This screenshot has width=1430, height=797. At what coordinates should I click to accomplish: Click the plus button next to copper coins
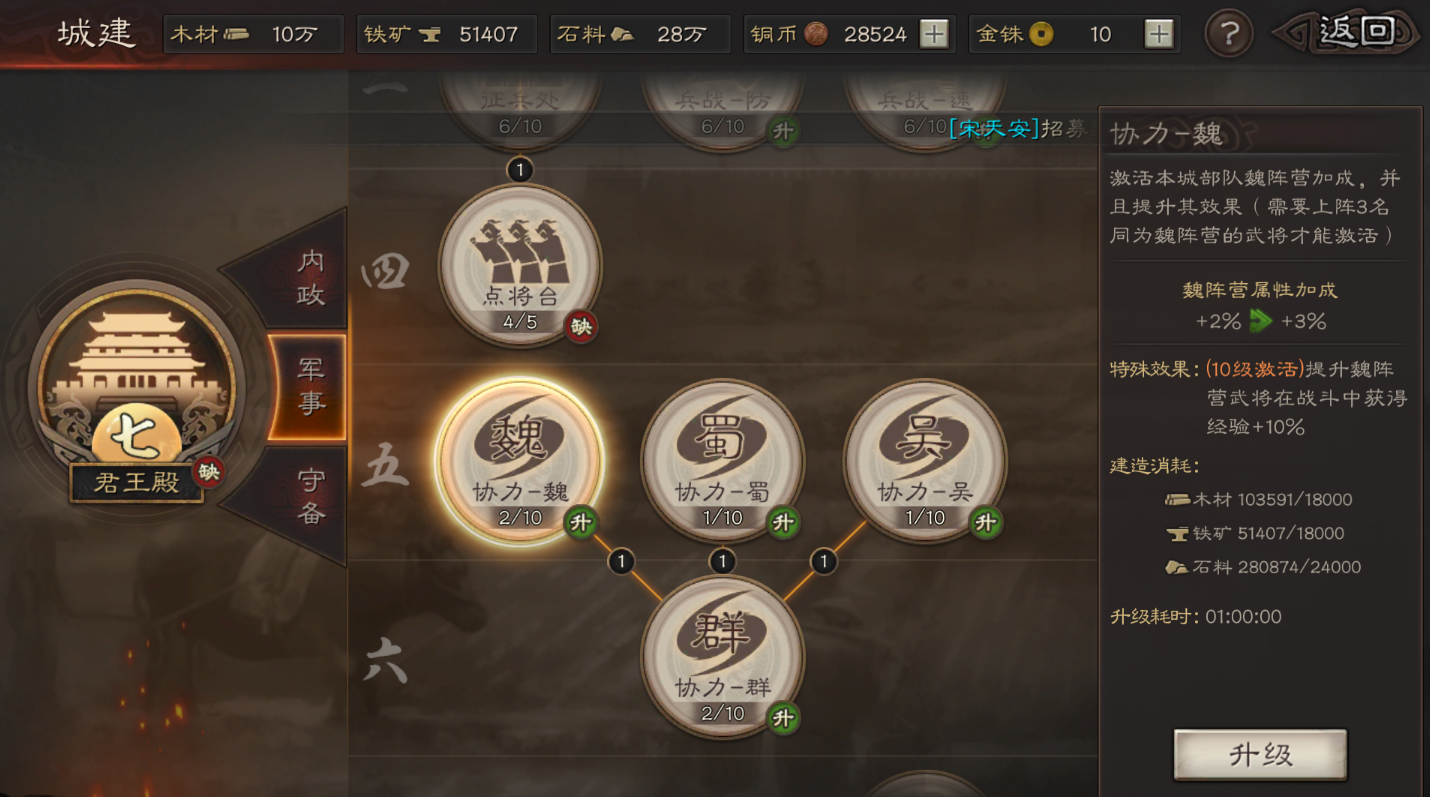click(x=933, y=33)
